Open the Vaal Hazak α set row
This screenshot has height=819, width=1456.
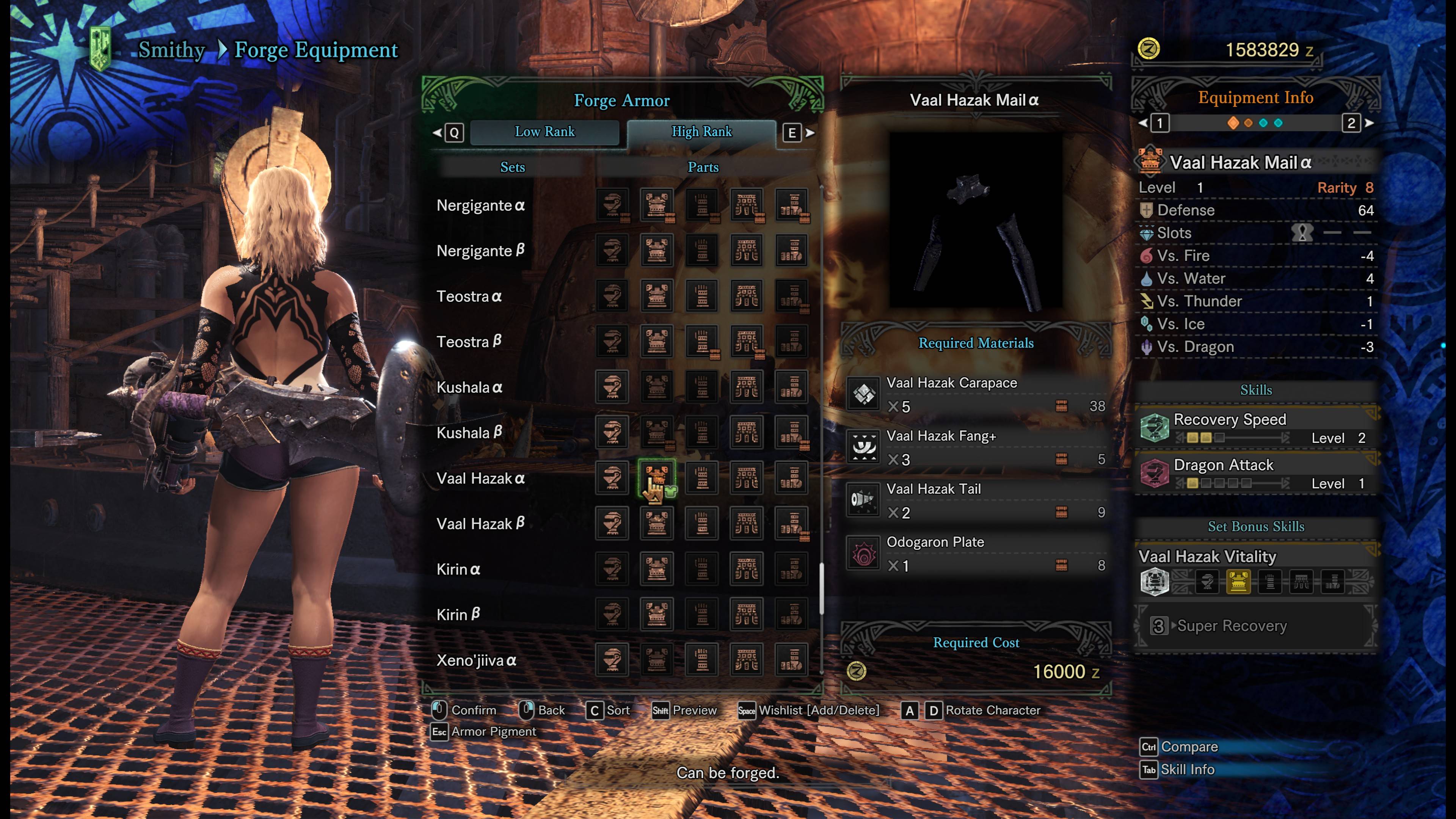481,479
